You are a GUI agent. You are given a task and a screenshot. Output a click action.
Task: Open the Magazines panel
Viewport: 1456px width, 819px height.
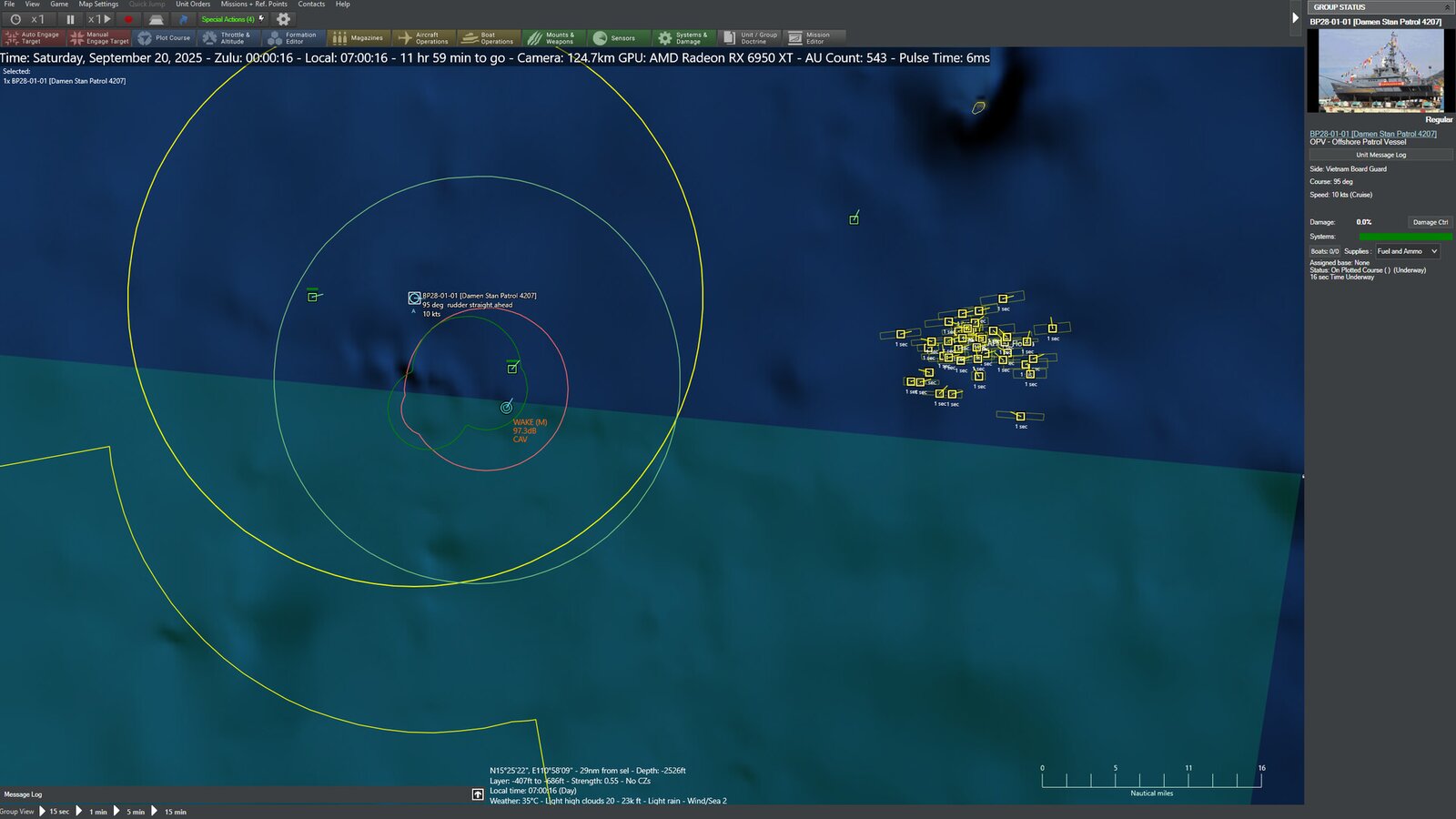360,37
